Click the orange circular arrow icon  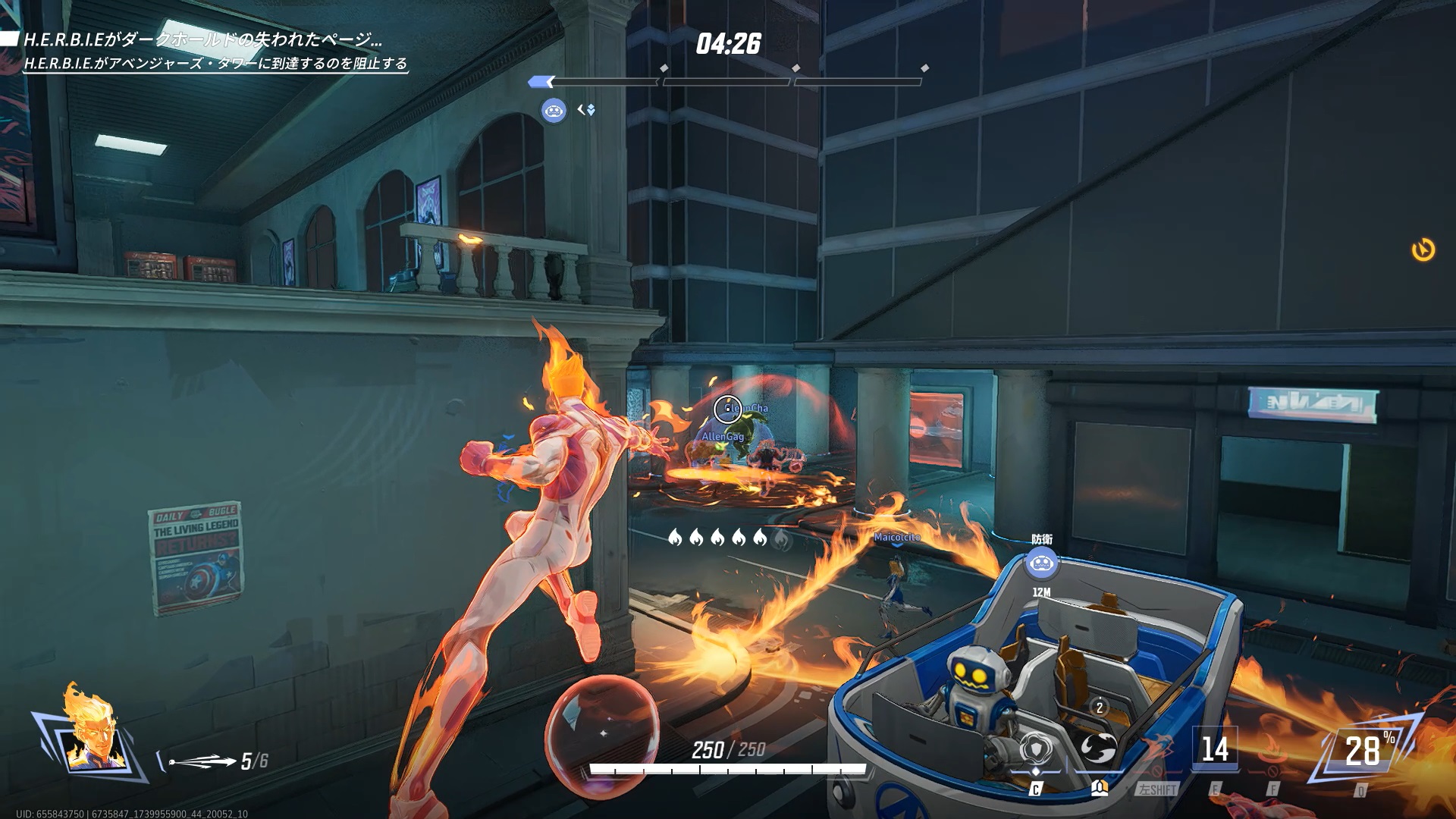pyautogui.click(x=1423, y=249)
